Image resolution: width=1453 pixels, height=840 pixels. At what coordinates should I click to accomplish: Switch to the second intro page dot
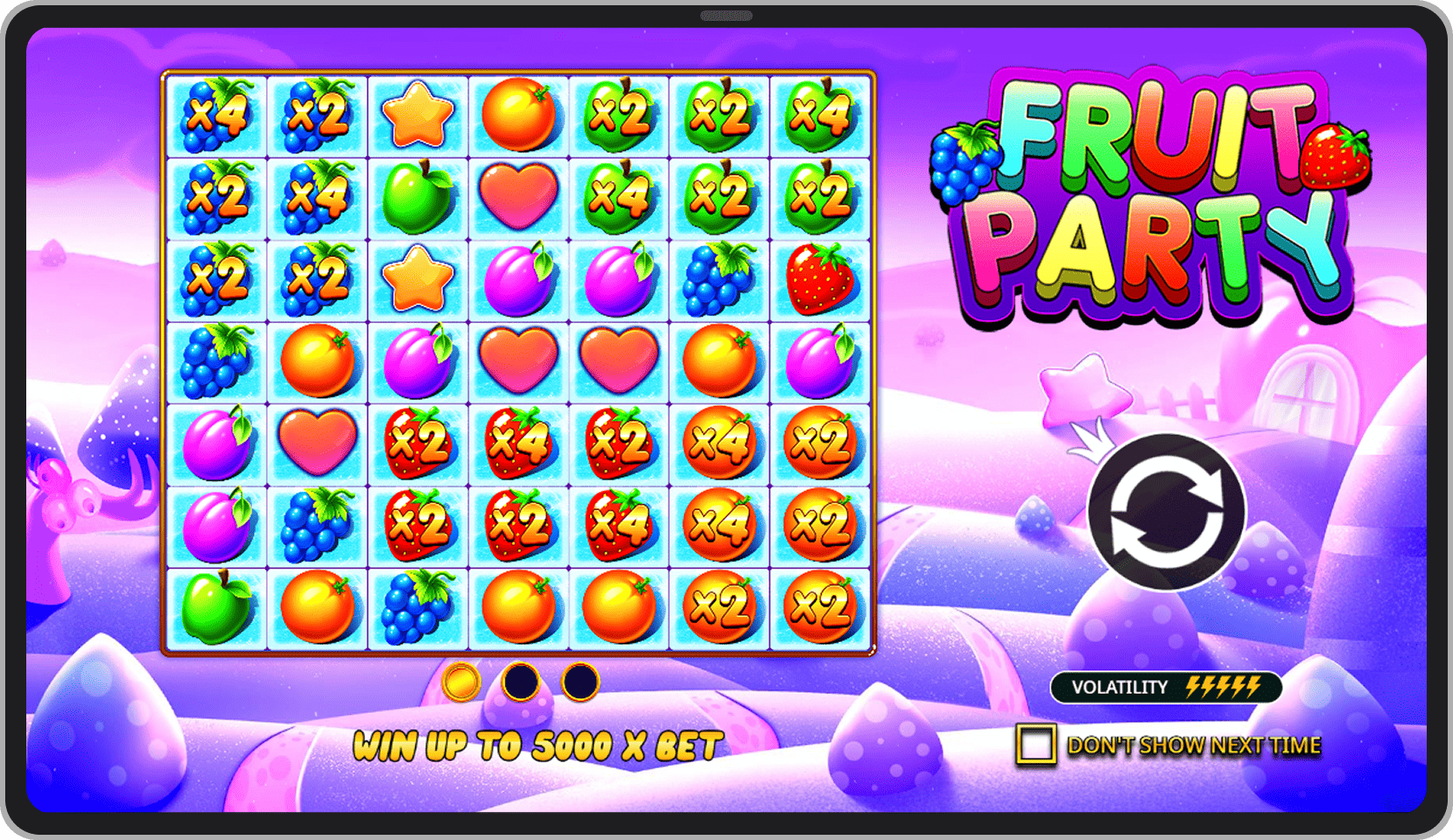pyautogui.click(x=522, y=682)
